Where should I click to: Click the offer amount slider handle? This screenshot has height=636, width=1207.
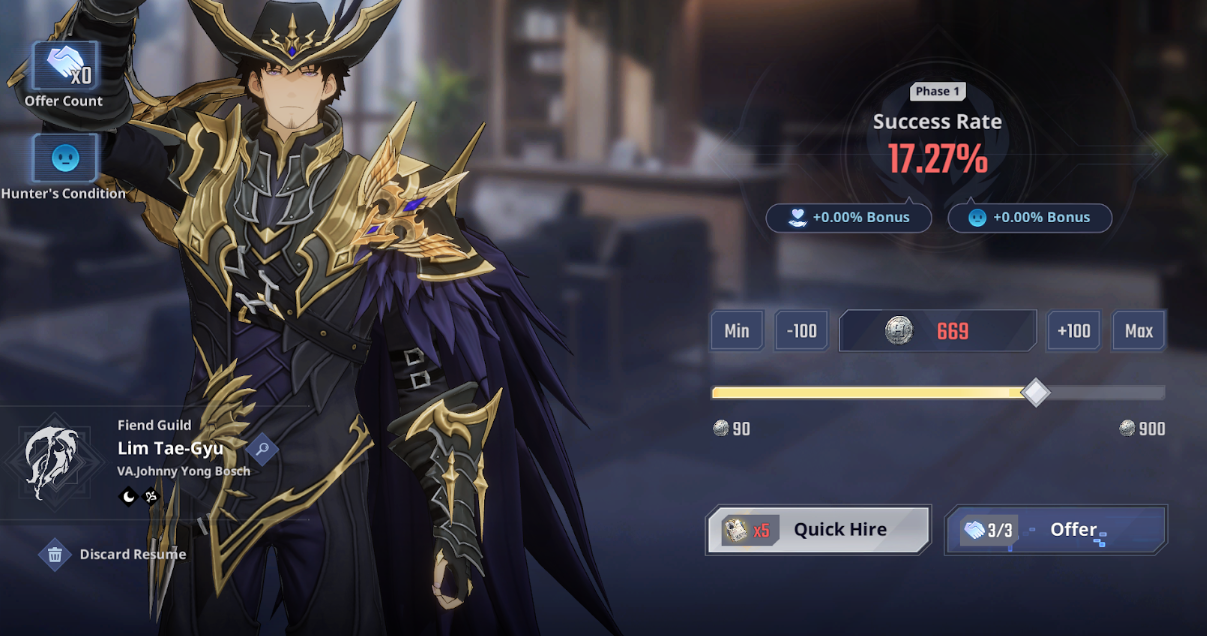pos(1036,392)
